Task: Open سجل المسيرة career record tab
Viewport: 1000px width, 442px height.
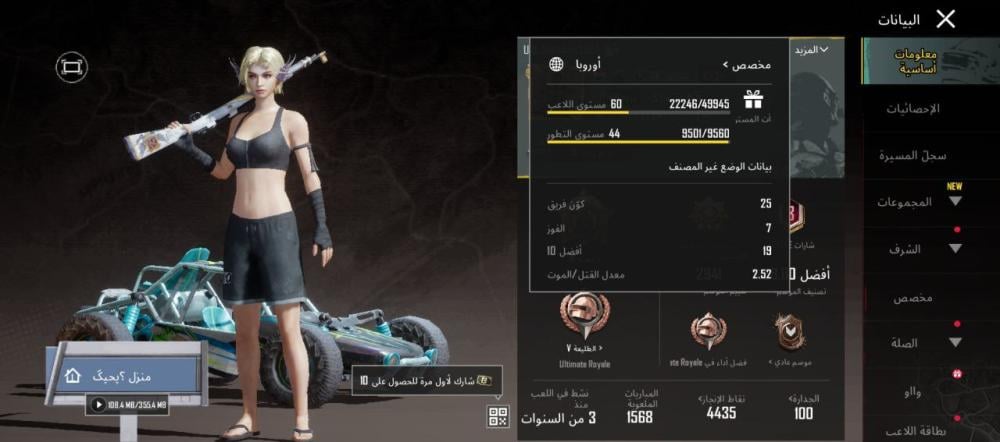Action: coord(913,155)
